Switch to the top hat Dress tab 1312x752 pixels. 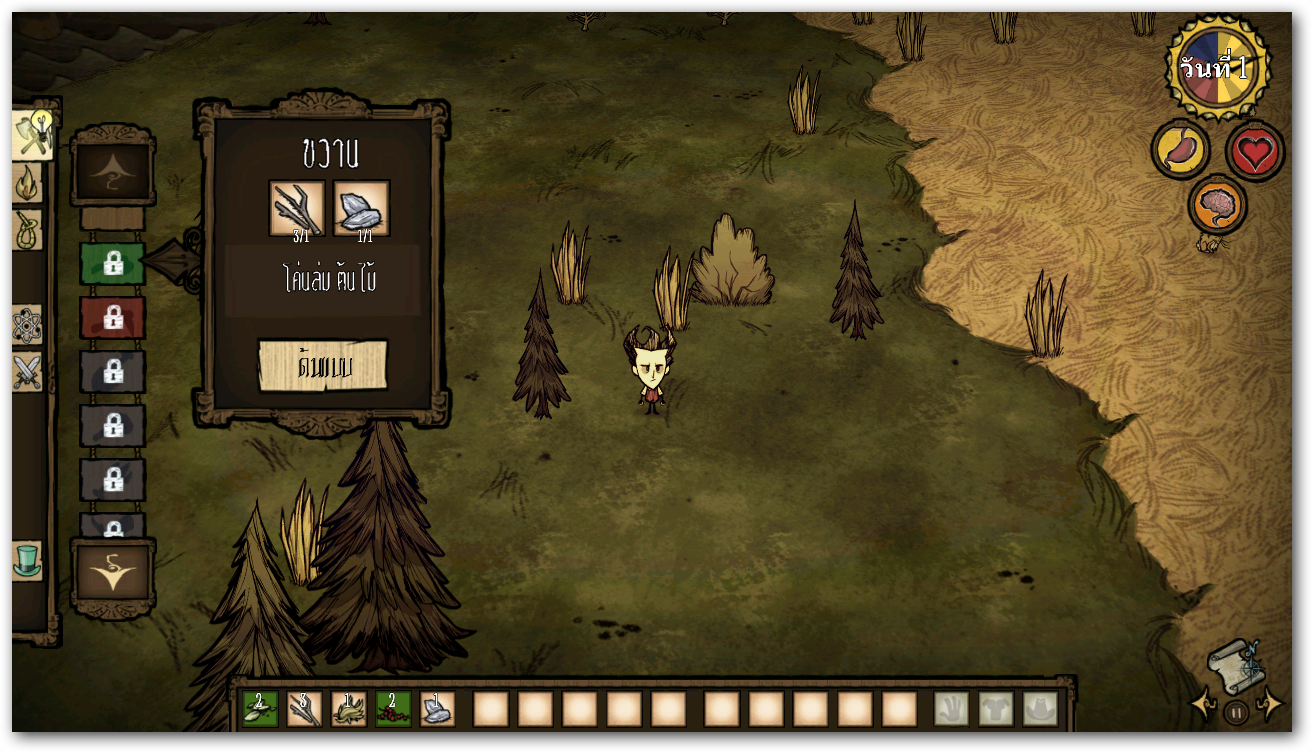coord(27,560)
